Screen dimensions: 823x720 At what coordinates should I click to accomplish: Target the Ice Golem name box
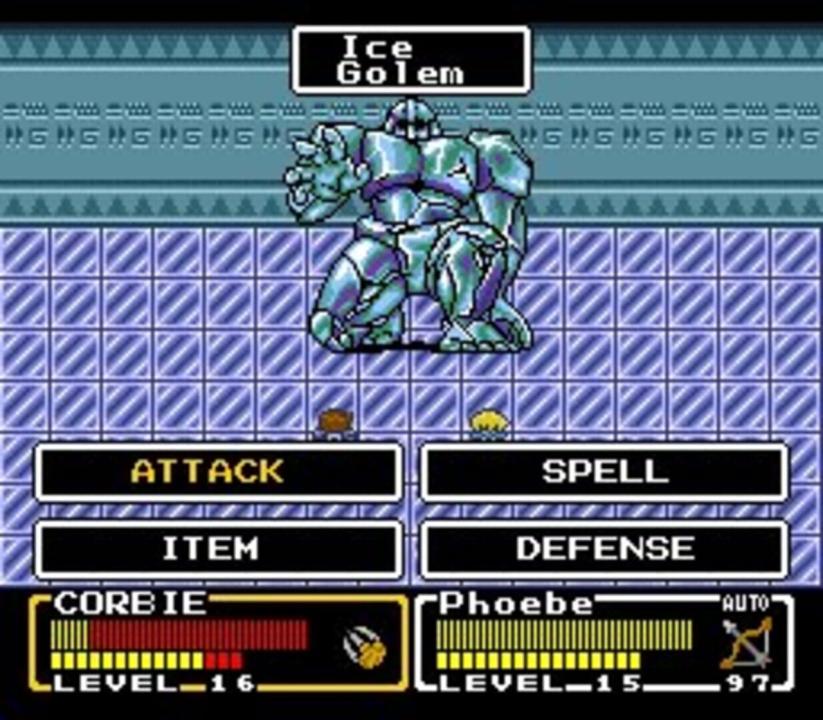click(410, 60)
